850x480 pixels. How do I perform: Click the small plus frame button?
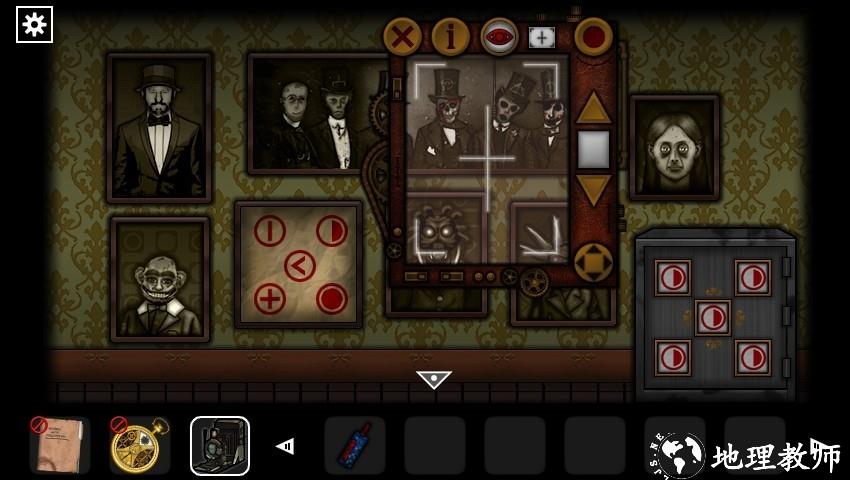541,38
